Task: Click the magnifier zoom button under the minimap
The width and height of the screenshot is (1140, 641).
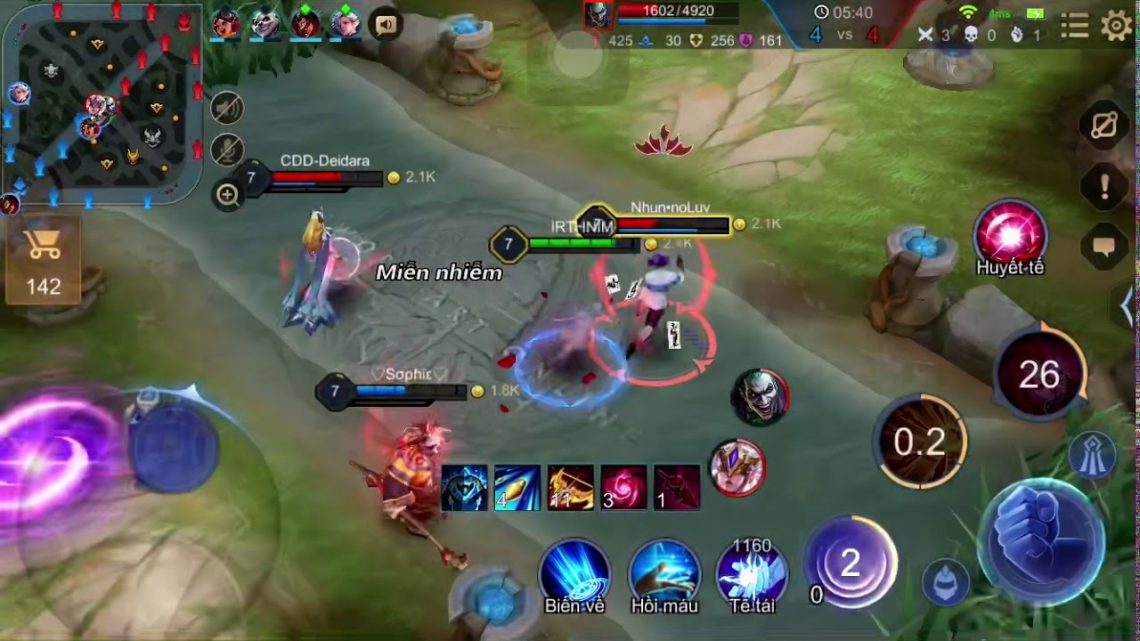Action: click(228, 194)
